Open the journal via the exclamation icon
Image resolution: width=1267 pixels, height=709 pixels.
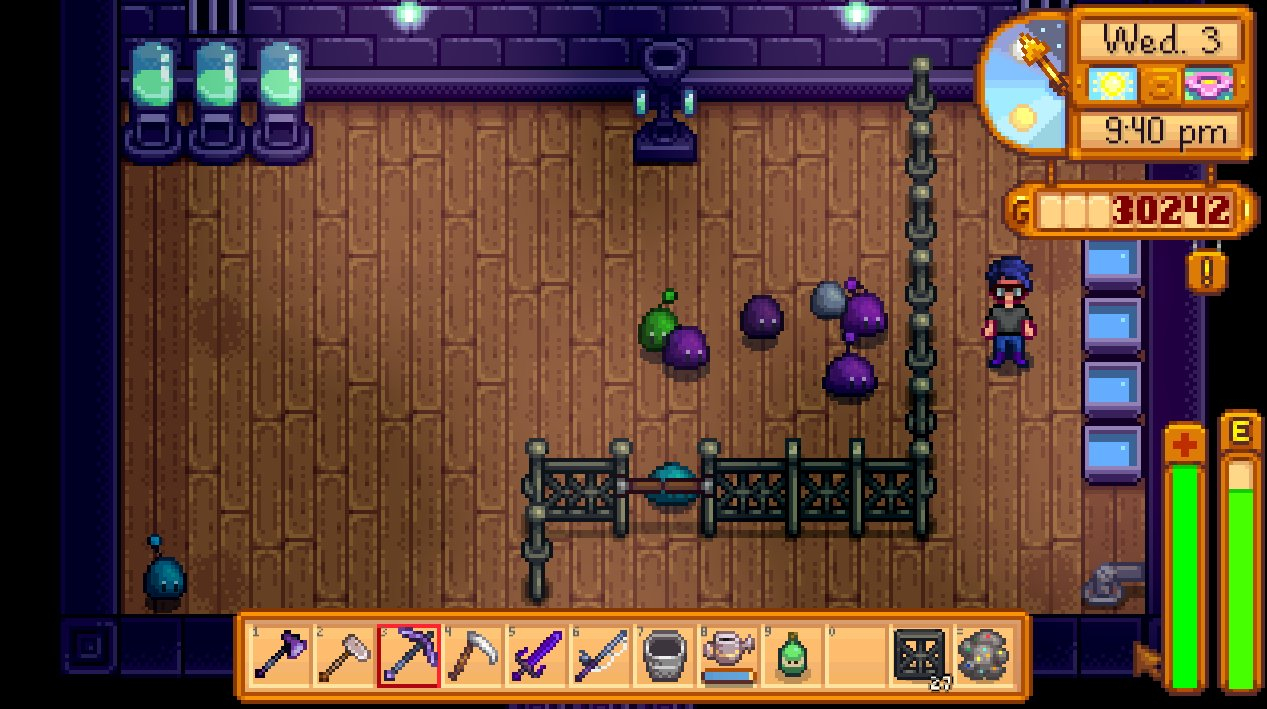1207,270
